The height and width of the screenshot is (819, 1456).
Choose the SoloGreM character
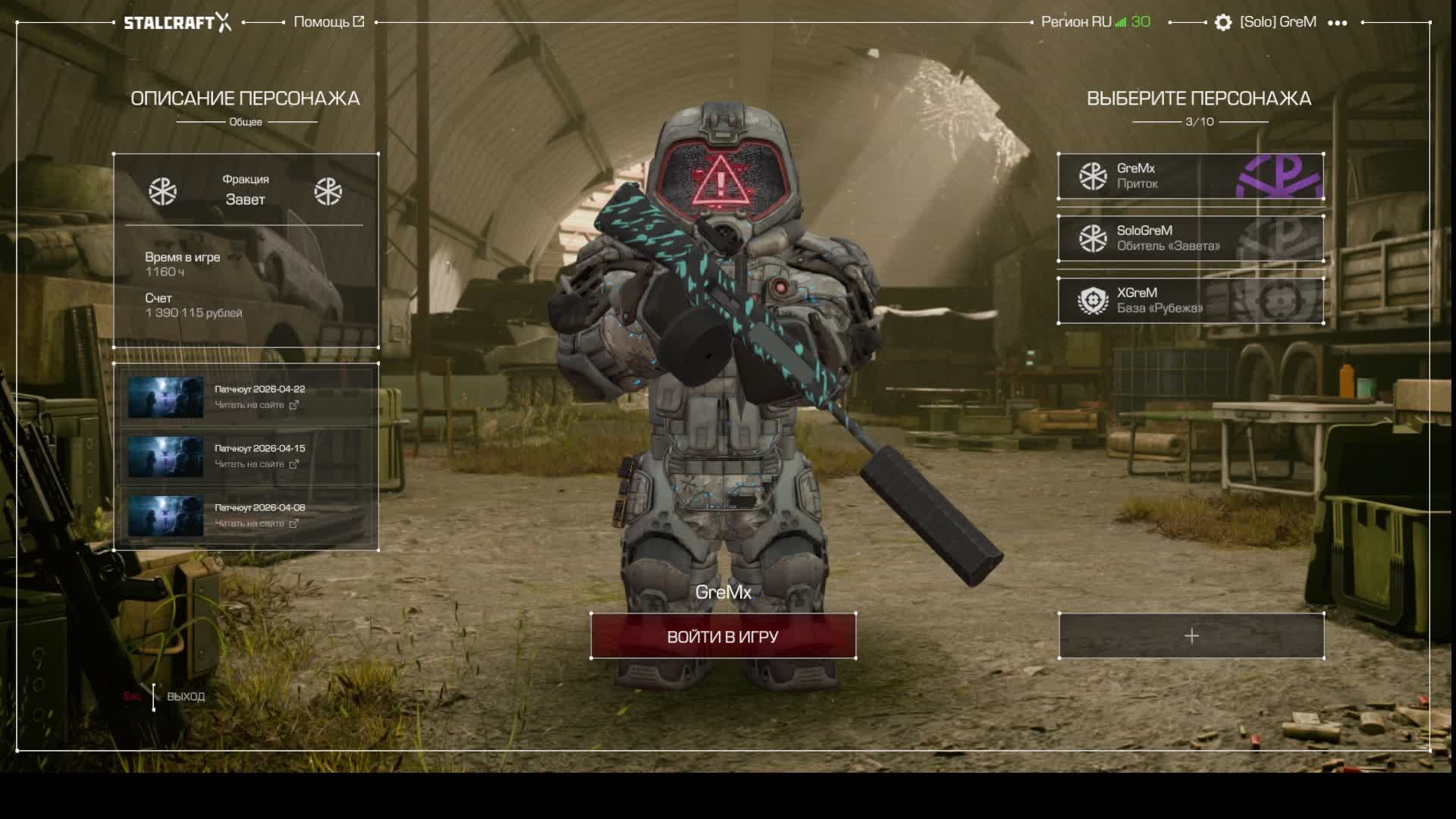[1191, 238]
